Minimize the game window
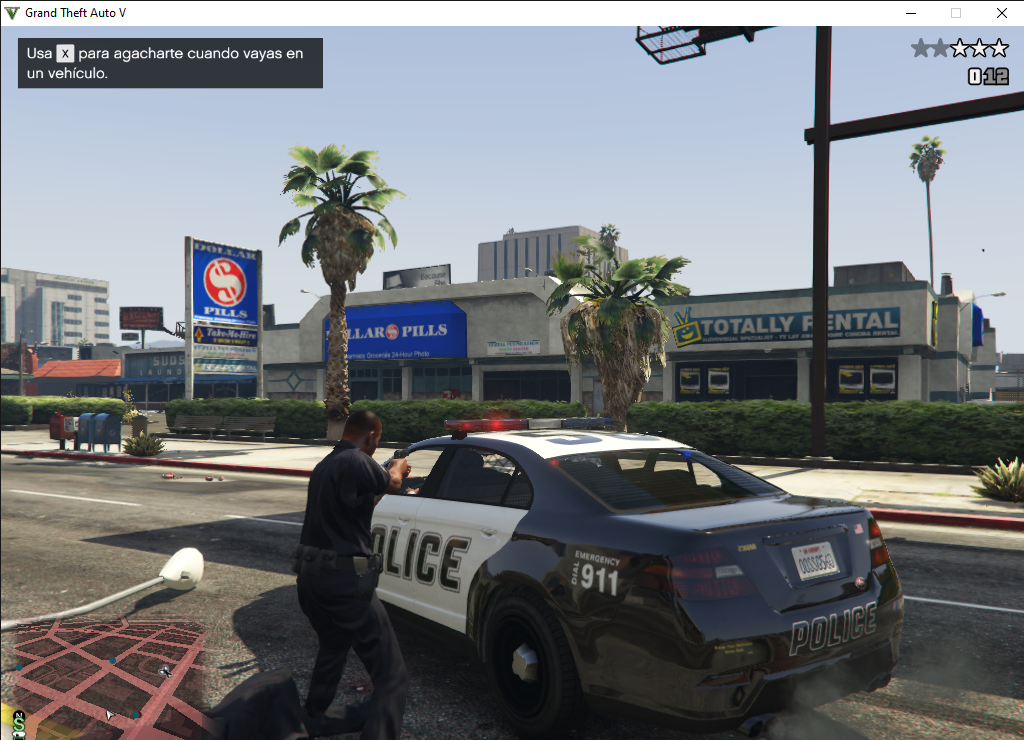1024x740 pixels. [911, 13]
